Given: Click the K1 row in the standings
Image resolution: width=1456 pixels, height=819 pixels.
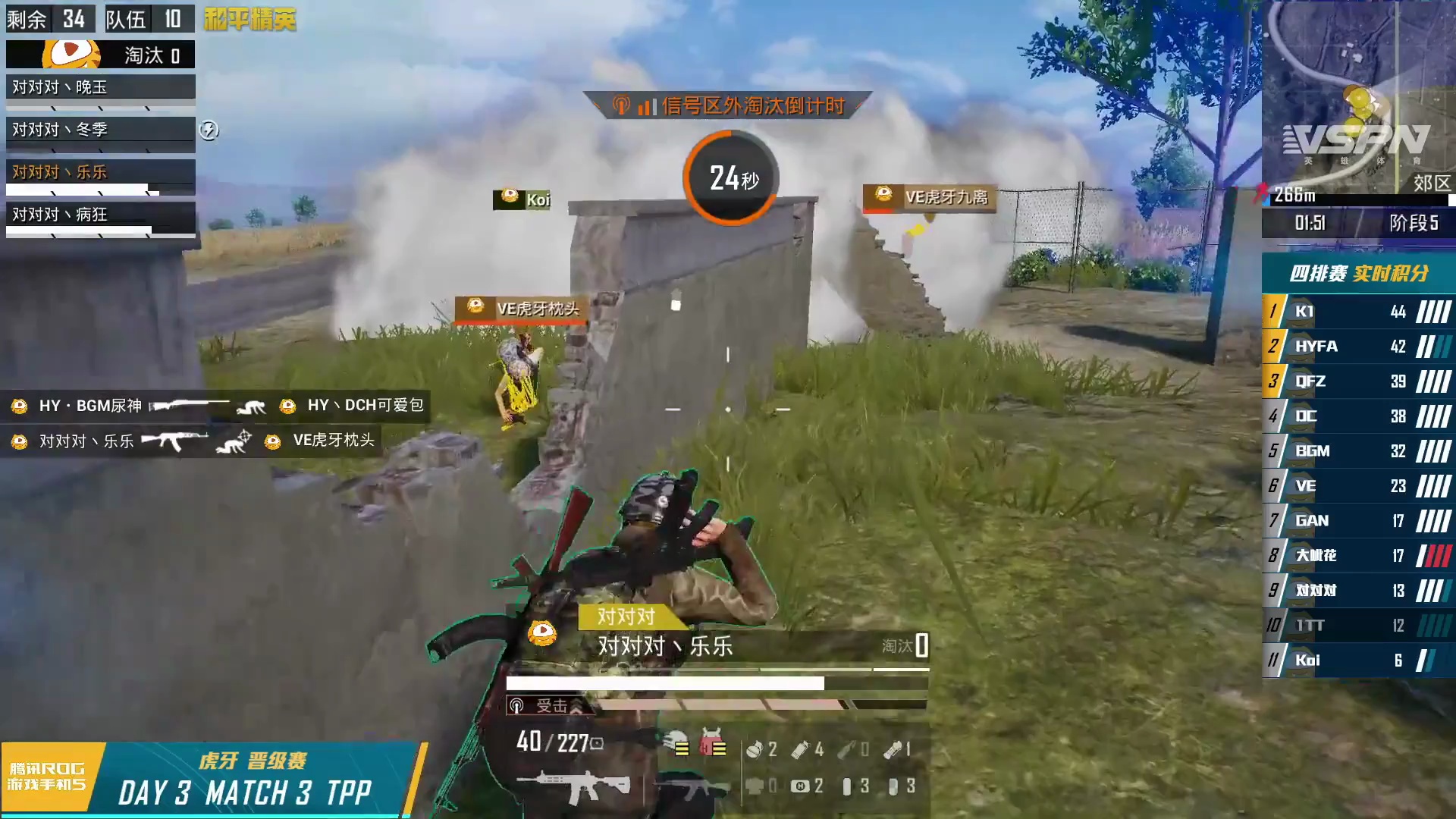Looking at the screenshot, I should [x=1357, y=312].
